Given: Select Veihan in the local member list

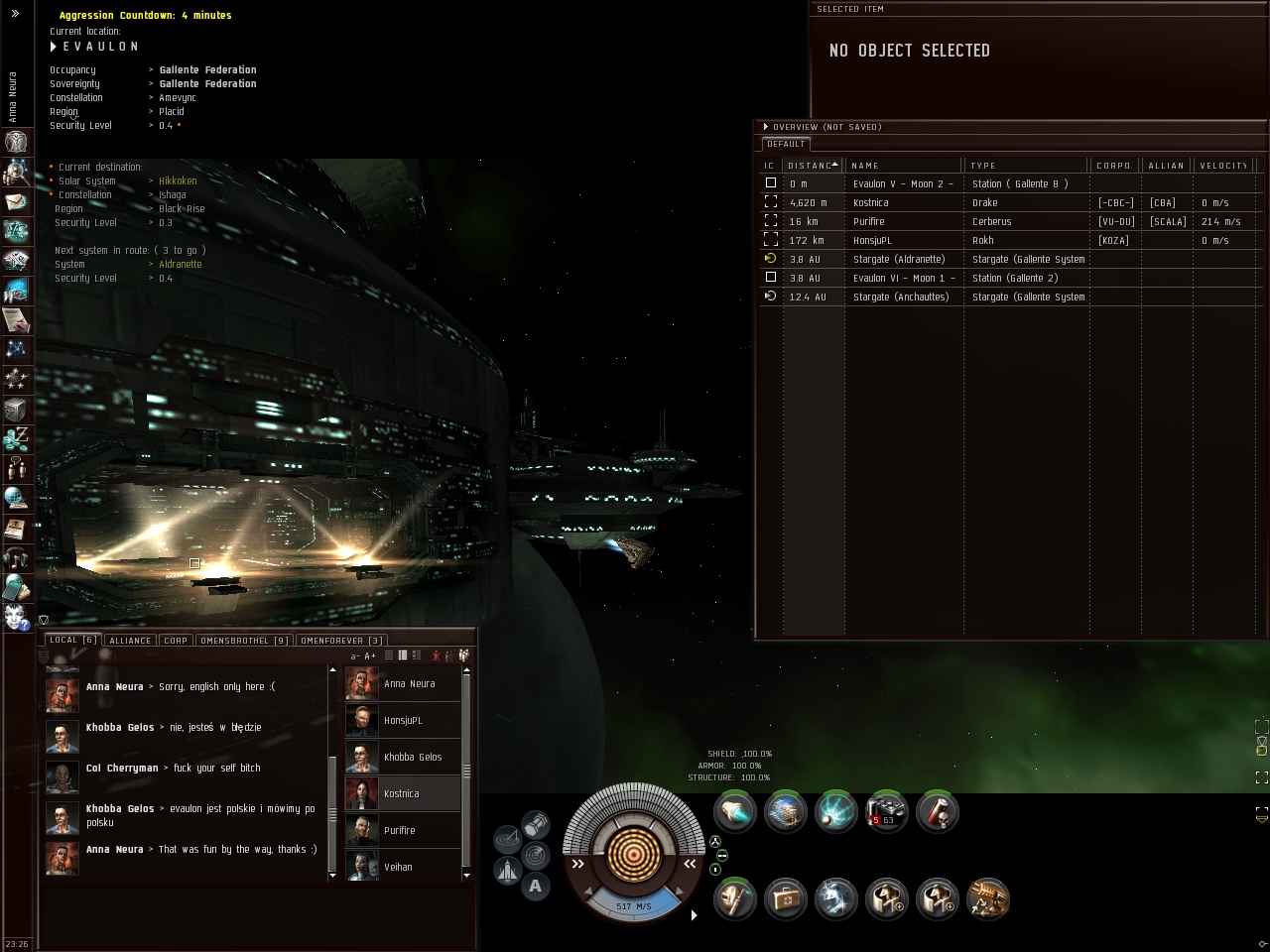Looking at the screenshot, I should click(x=398, y=867).
